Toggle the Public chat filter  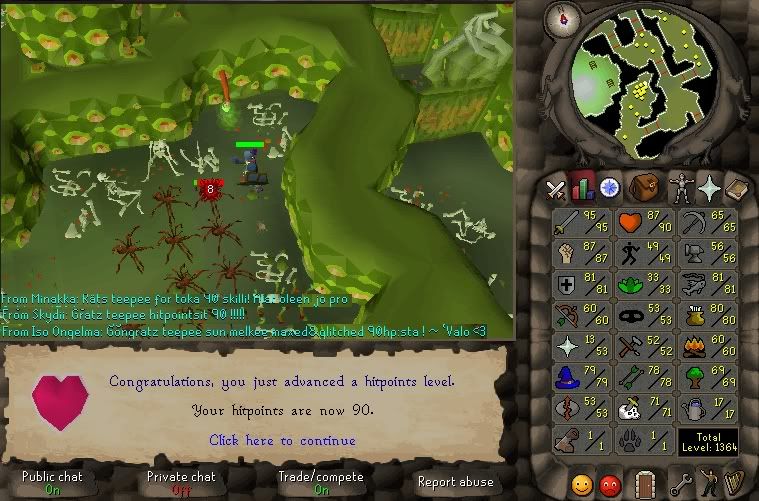point(52,483)
